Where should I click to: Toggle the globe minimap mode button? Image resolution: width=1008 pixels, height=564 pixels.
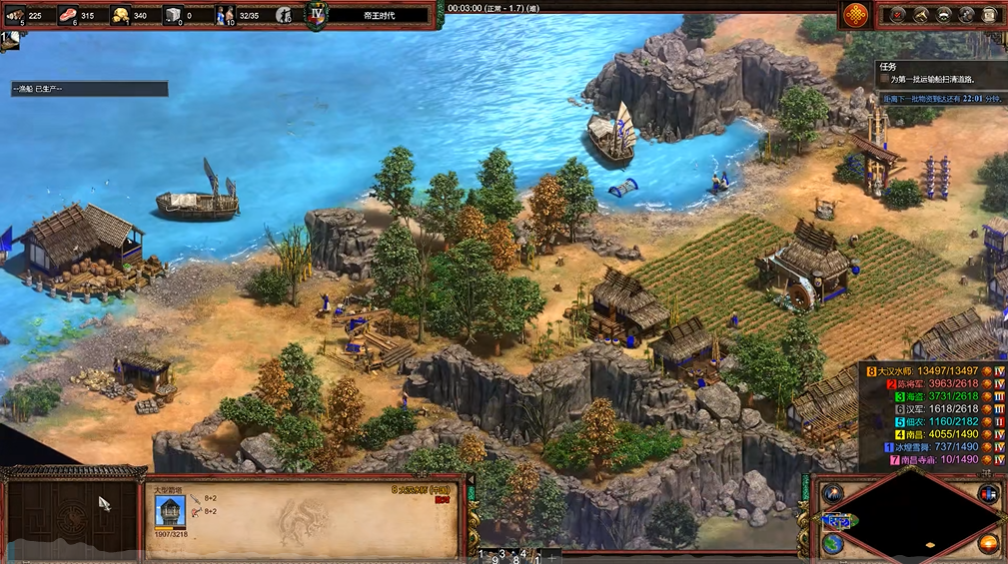coord(833,543)
